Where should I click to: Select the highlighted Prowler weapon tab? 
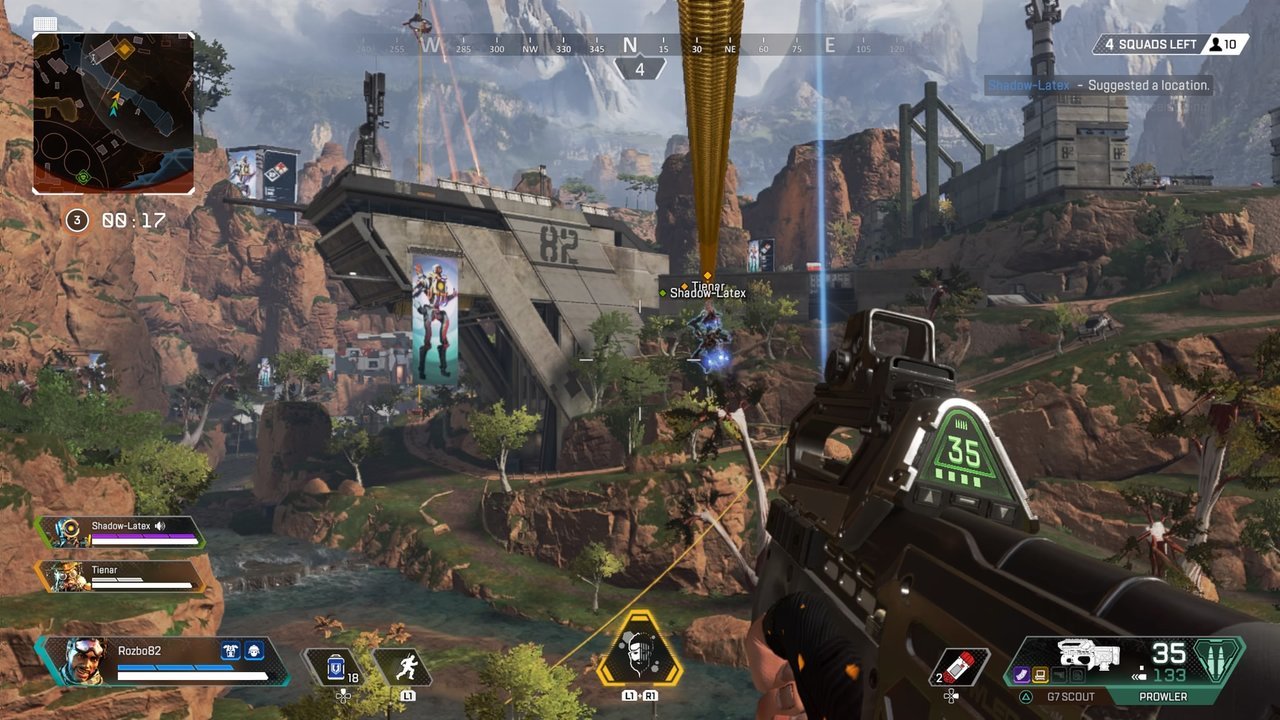point(1165,695)
